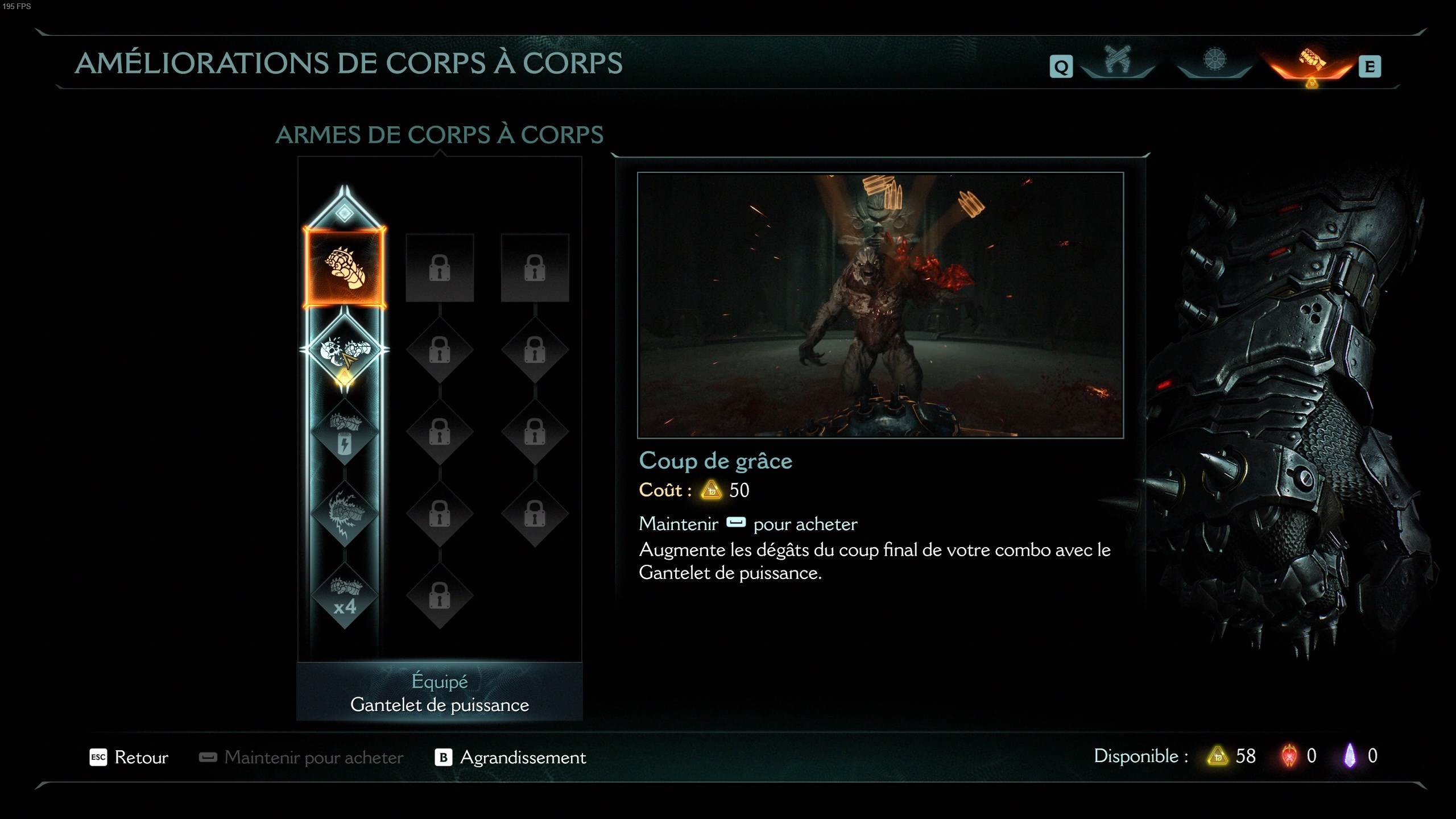Click the E key navigation indicator
The width and height of the screenshot is (1456, 819).
coord(1369,65)
